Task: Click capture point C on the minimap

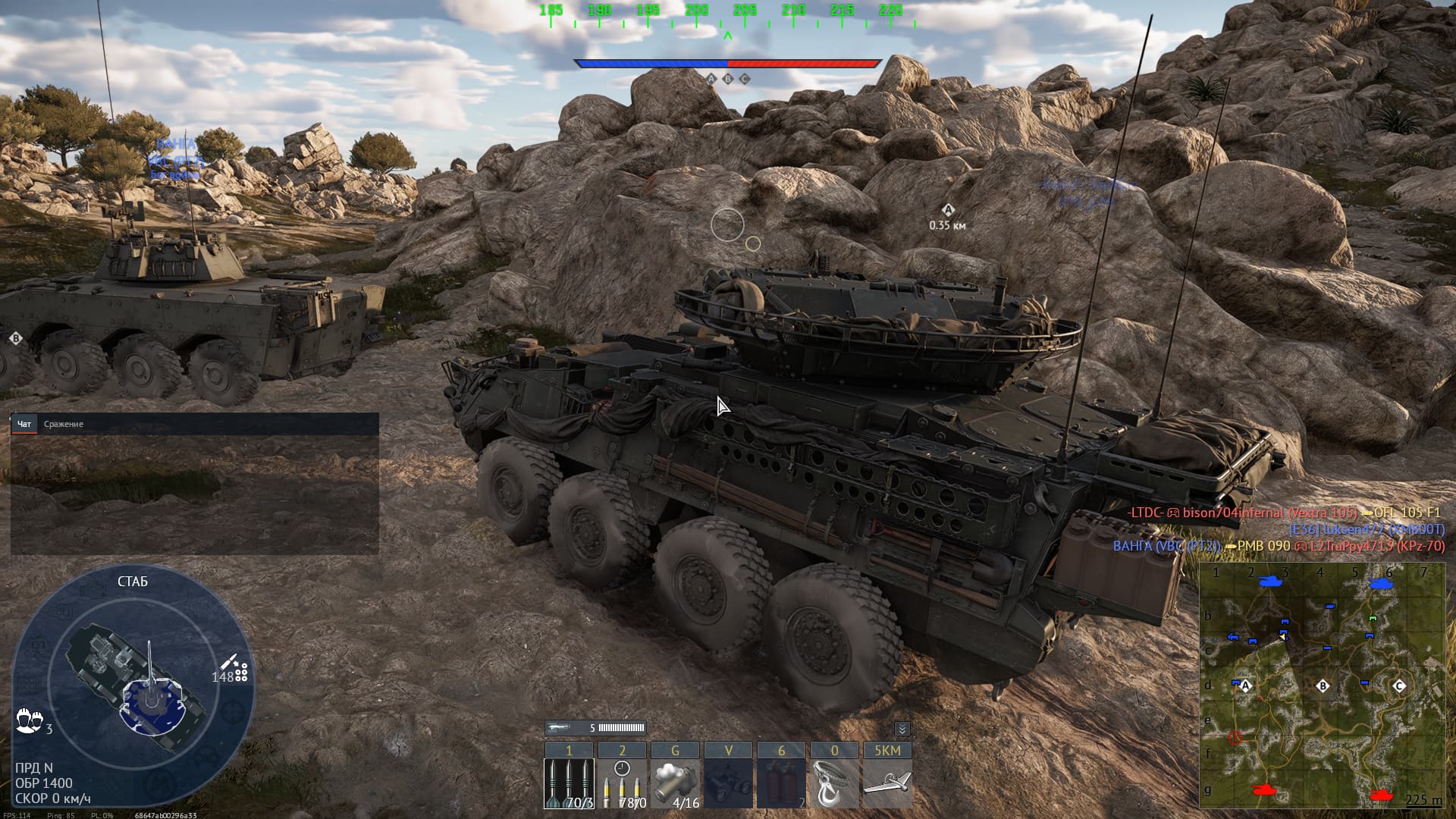Action: [1399, 686]
